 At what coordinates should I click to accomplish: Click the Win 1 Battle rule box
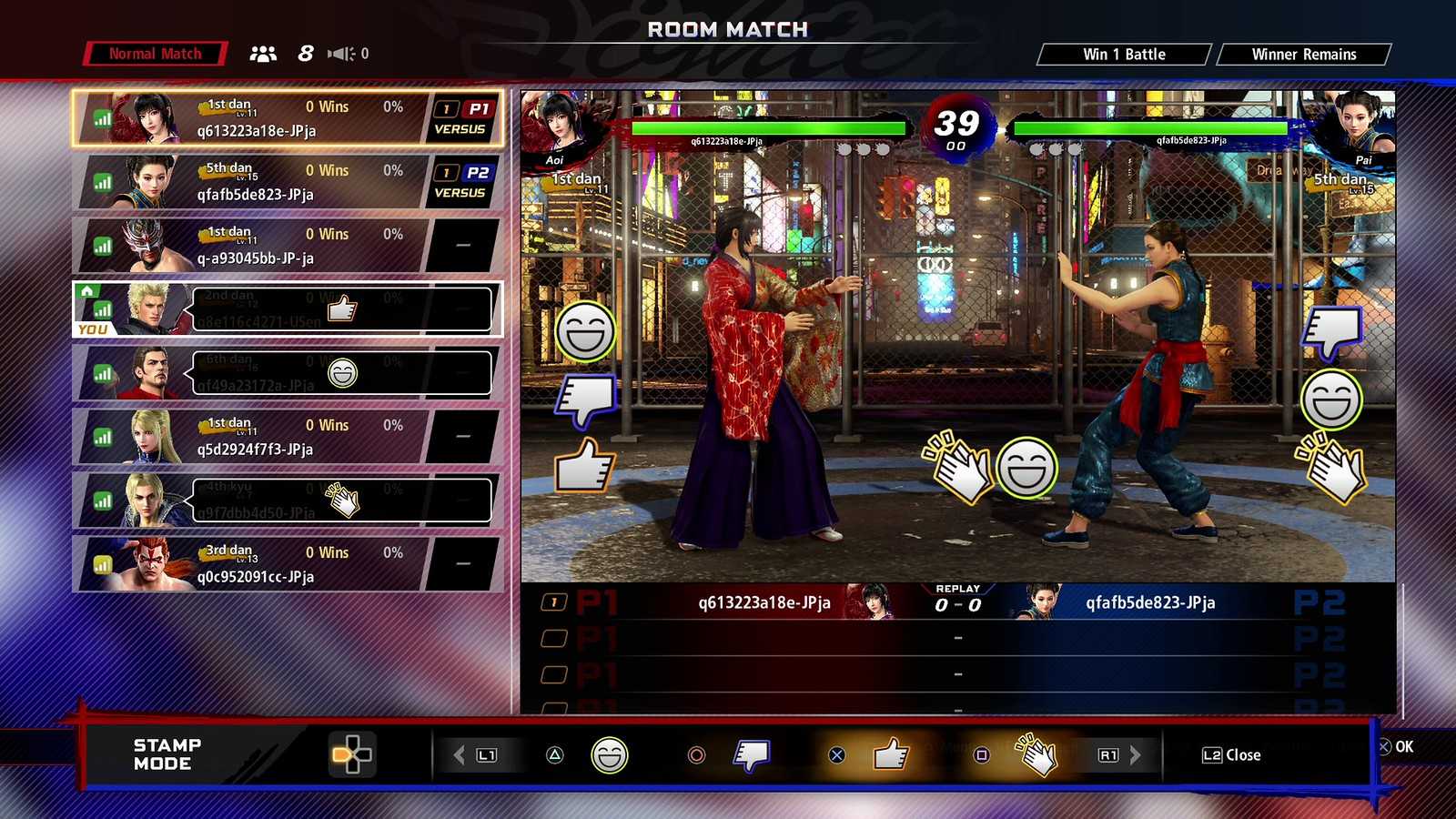1124,55
